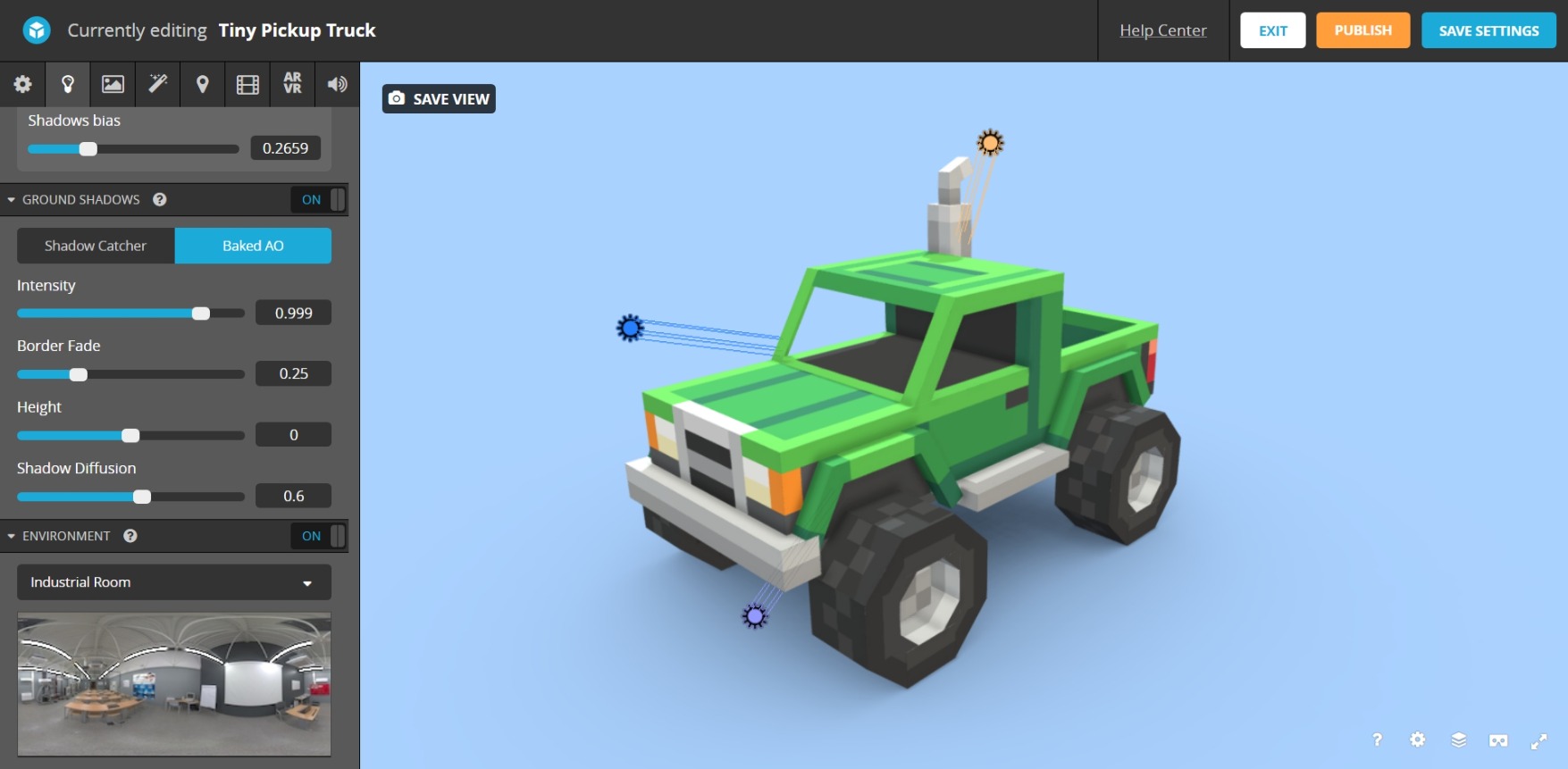The height and width of the screenshot is (769, 1568).
Task: Open the Materials image tab
Action: [113, 84]
